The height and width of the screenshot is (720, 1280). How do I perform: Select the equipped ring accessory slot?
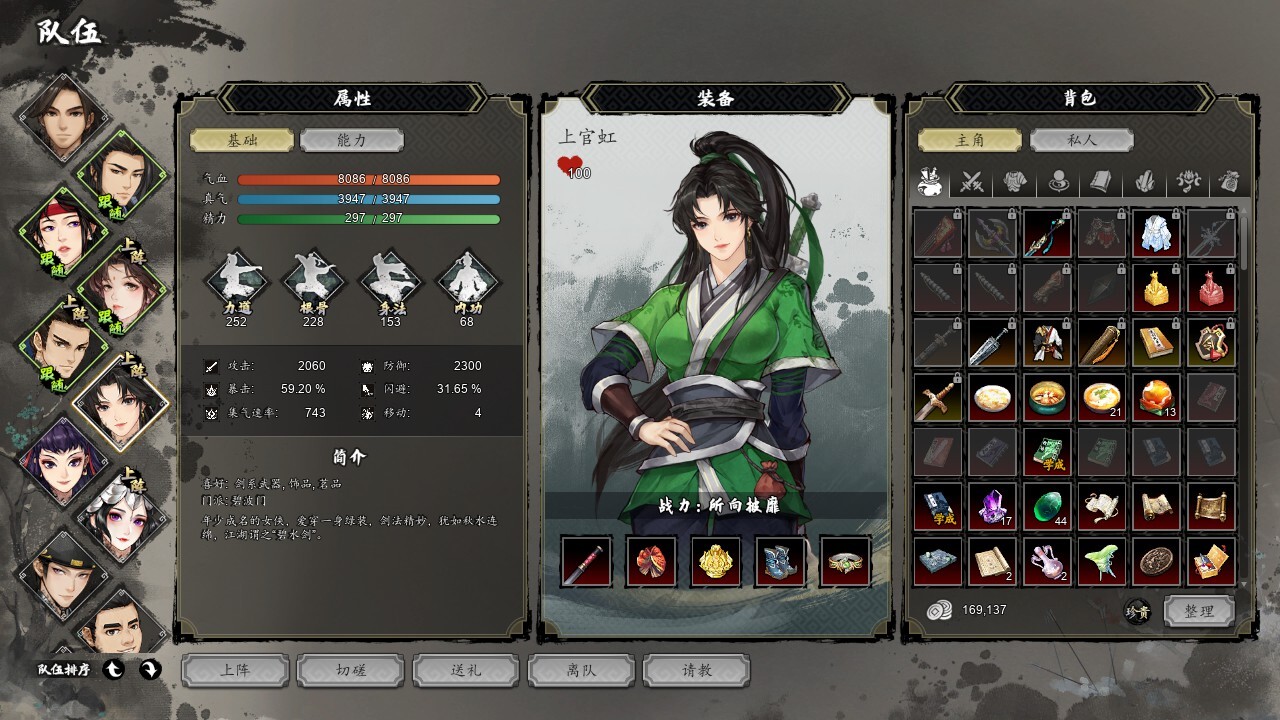[x=845, y=561]
